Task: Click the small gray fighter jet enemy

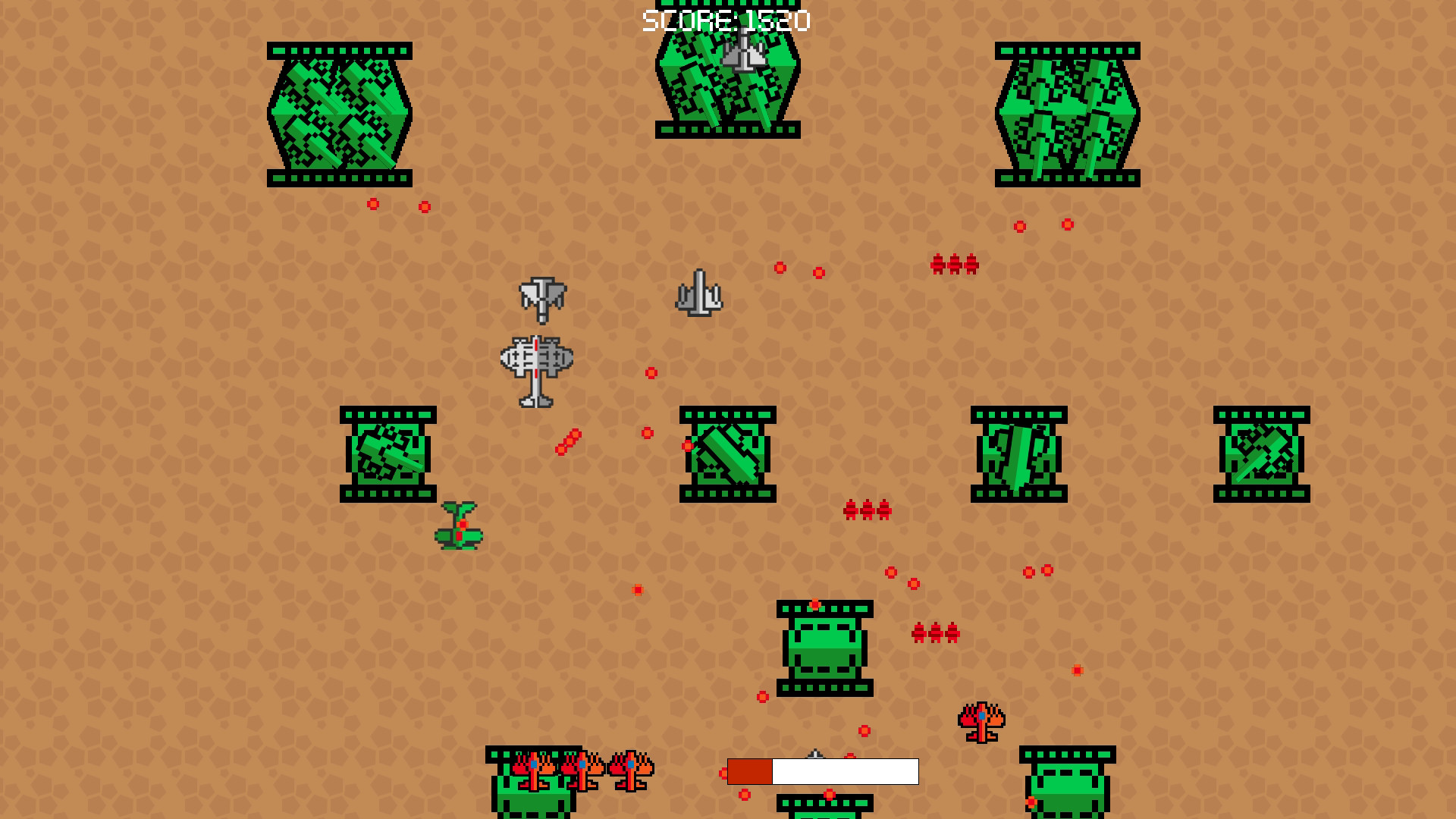Action: (699, 294)
